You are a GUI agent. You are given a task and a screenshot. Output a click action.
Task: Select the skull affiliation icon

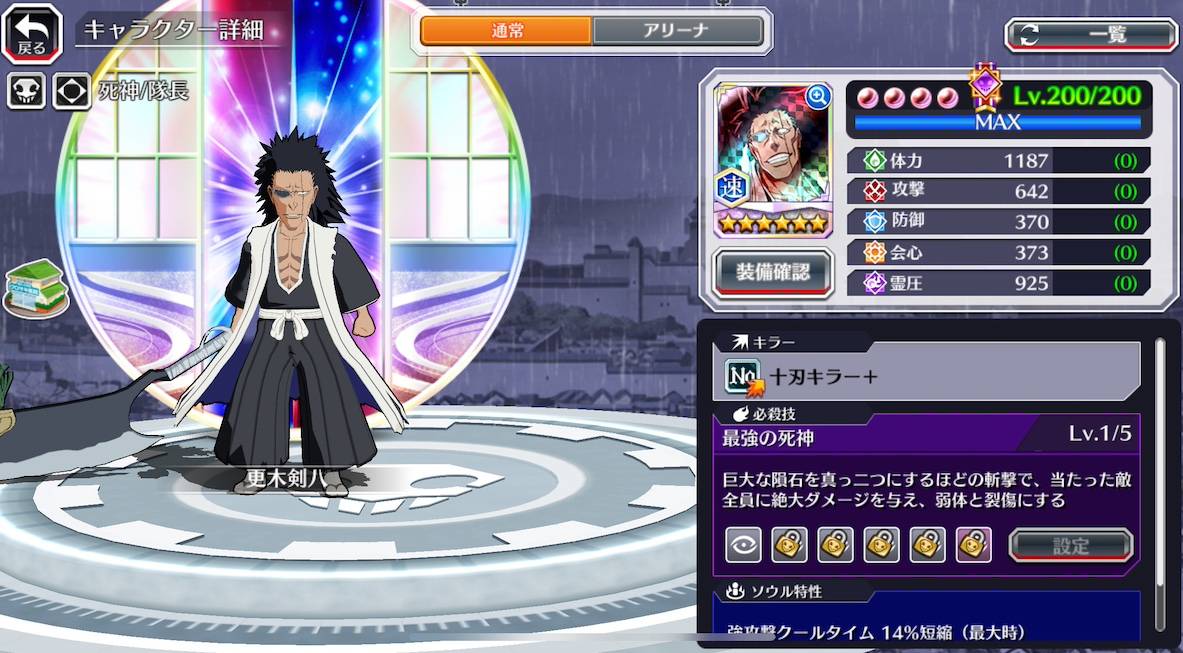[x=26, y=91]
